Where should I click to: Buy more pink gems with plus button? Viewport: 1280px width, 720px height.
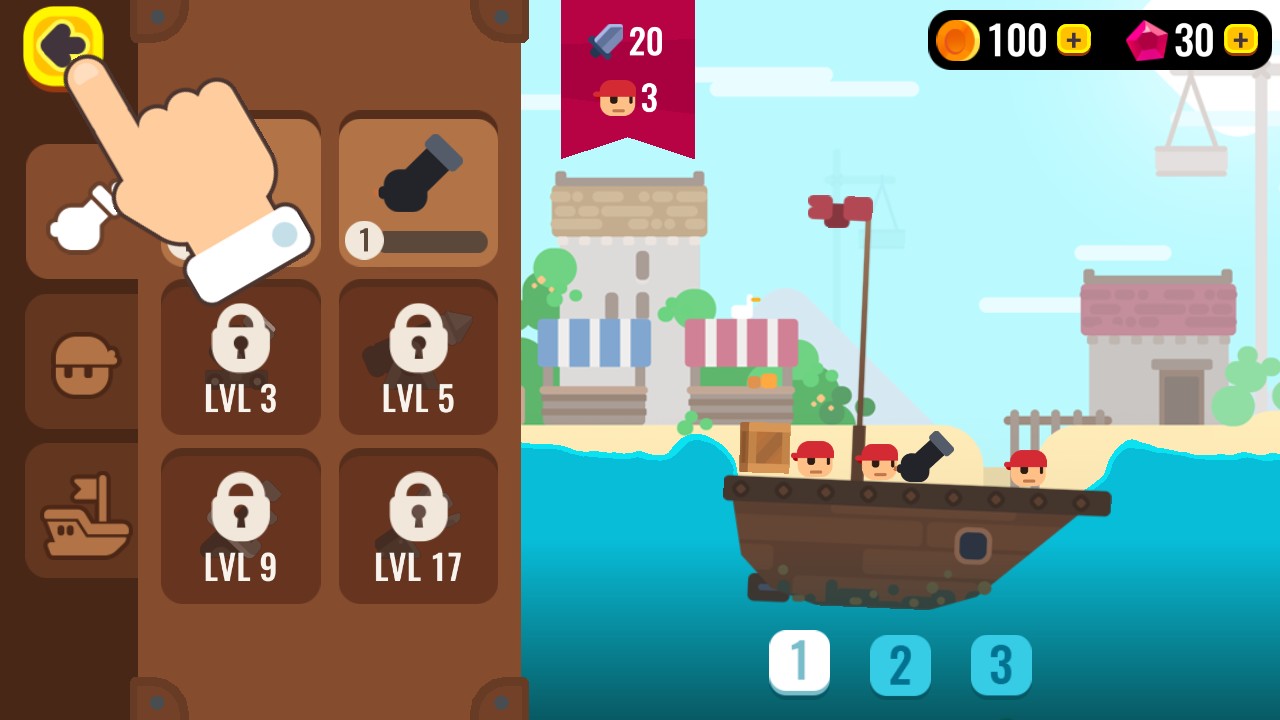point(1240,40)
